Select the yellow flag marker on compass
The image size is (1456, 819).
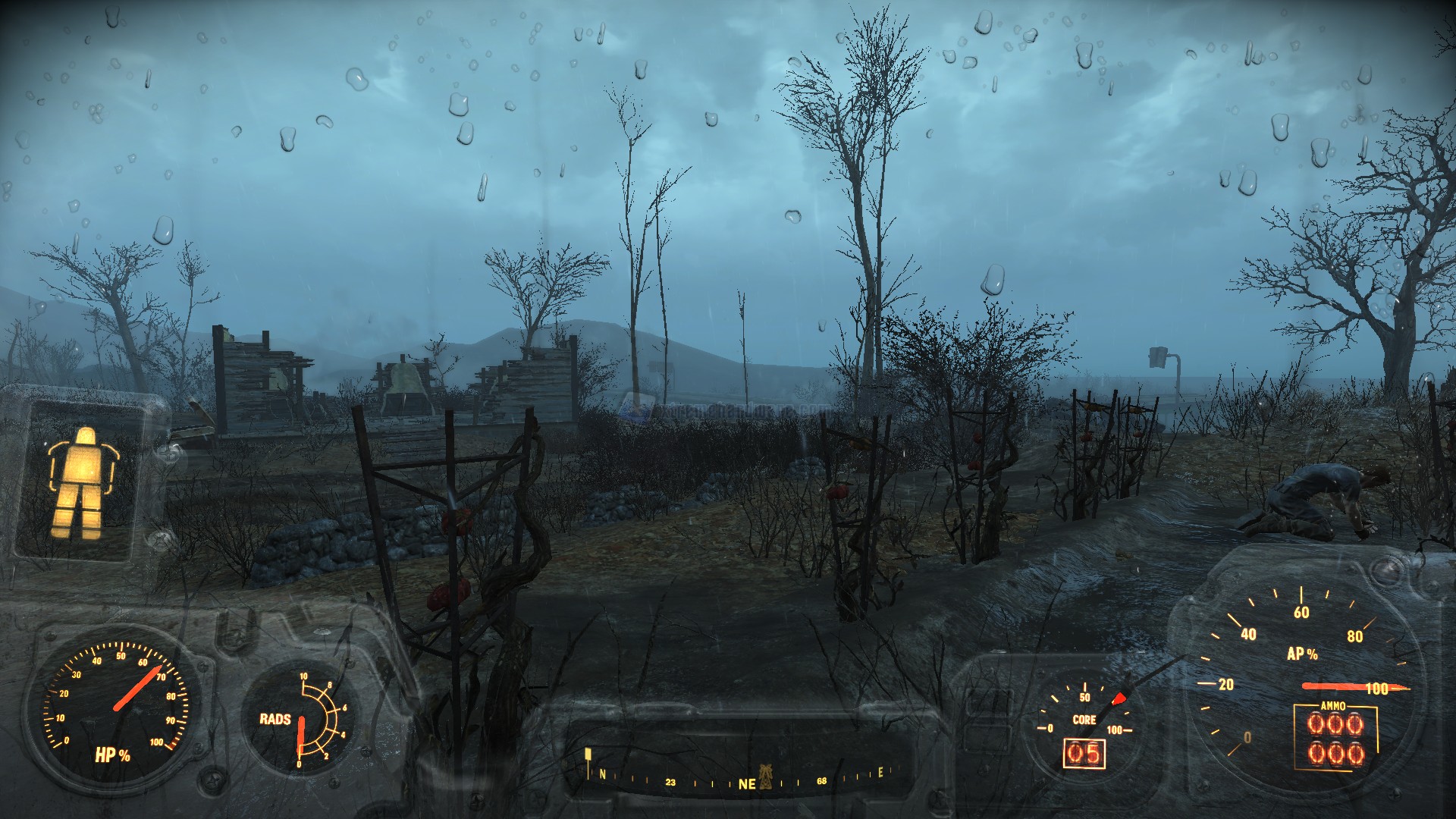coord(588,755)
